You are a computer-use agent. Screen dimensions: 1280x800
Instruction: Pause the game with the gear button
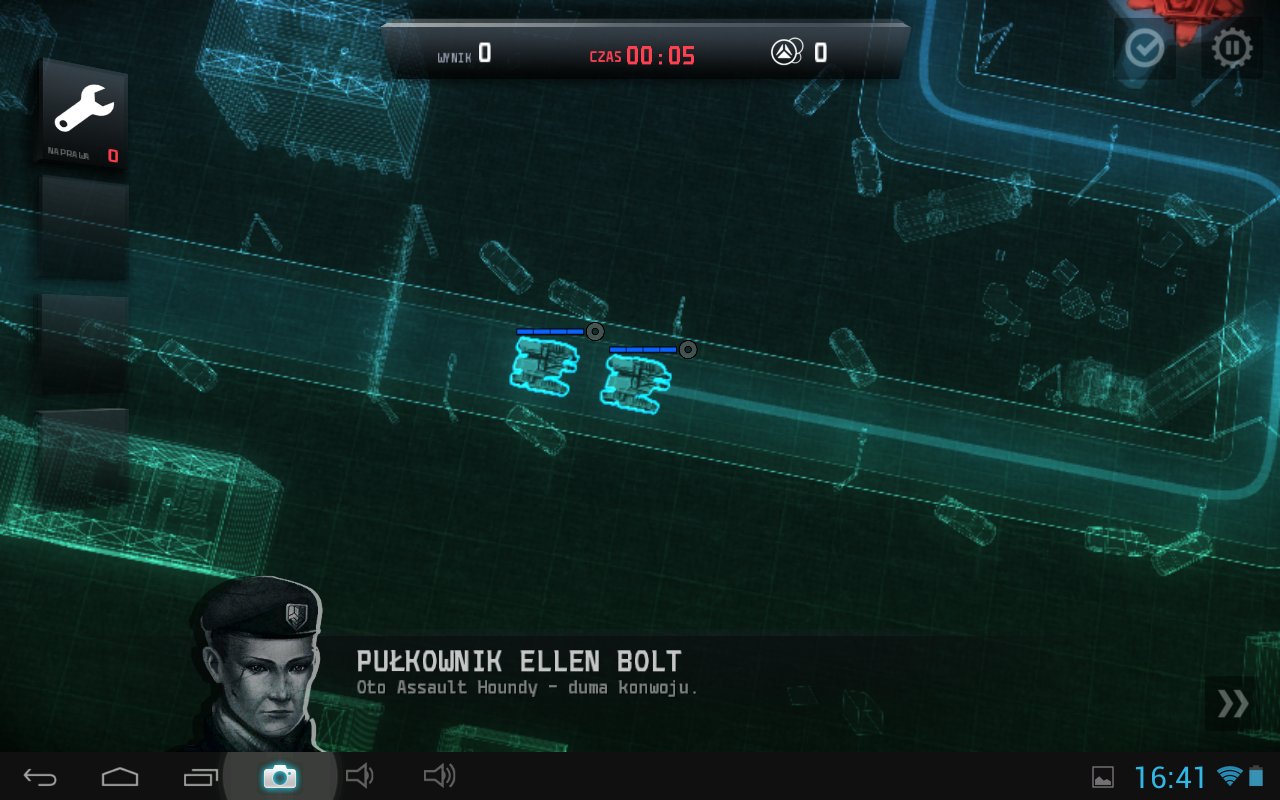(1232, 48)
